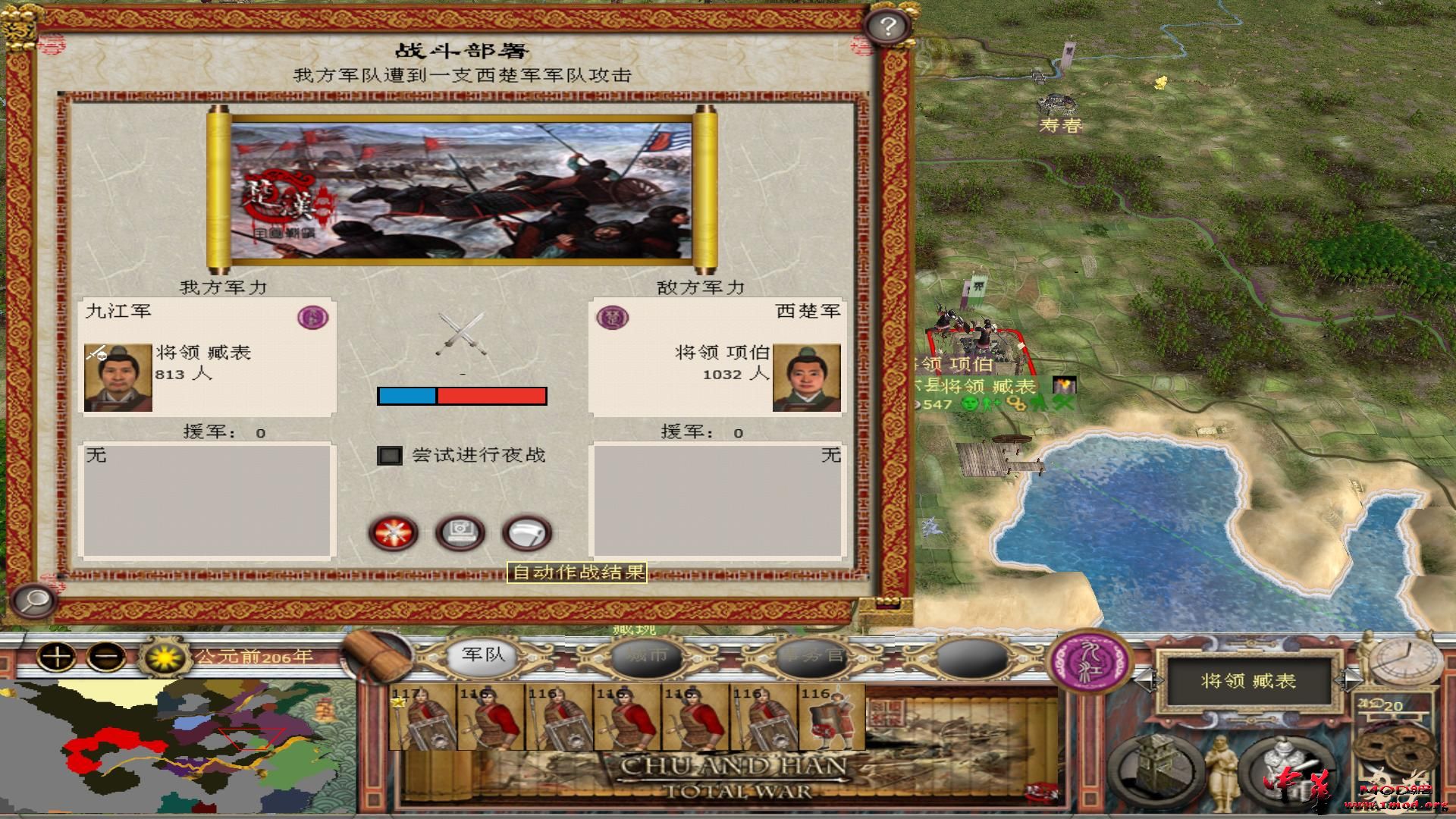
Task: Click the white withdraw button in battle panel
Action: 529,533
